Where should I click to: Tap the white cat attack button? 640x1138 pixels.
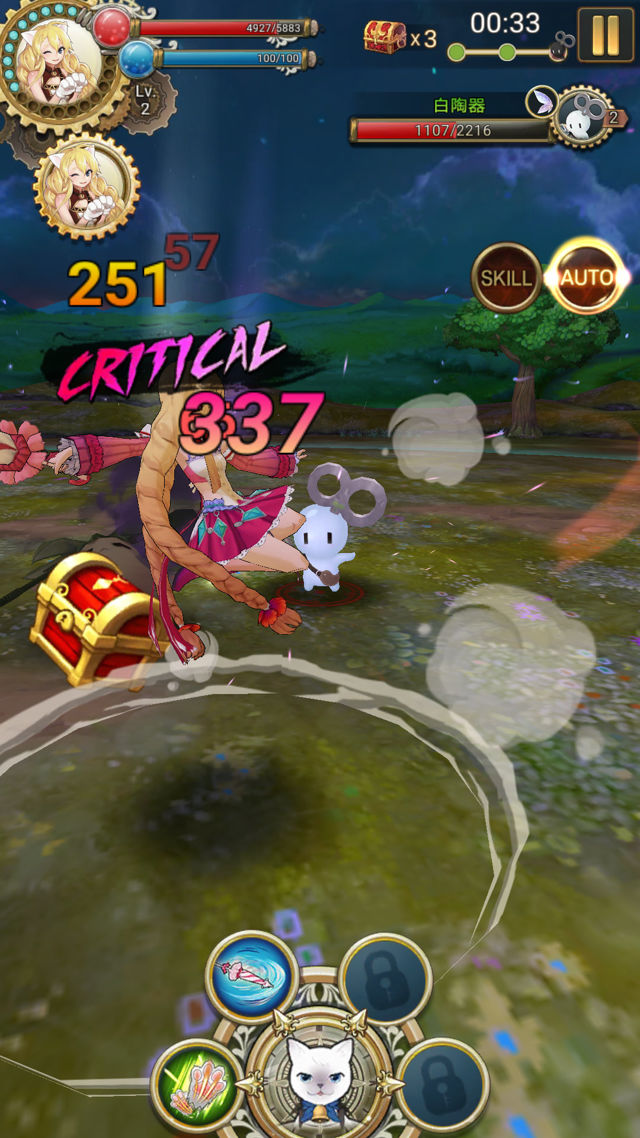click(x=320, y=1077)
